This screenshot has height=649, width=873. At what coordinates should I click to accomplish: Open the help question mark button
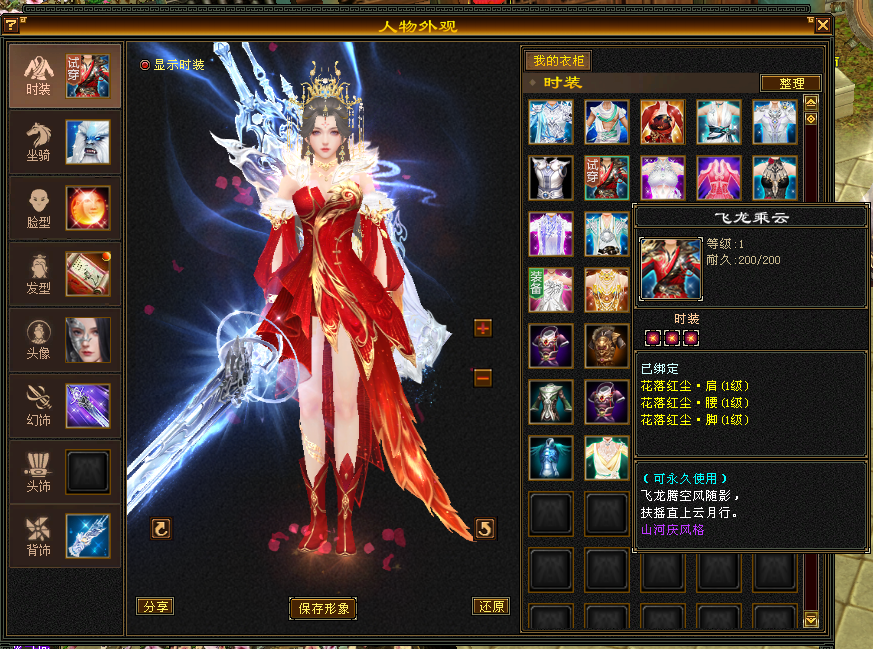click(11, 25)
